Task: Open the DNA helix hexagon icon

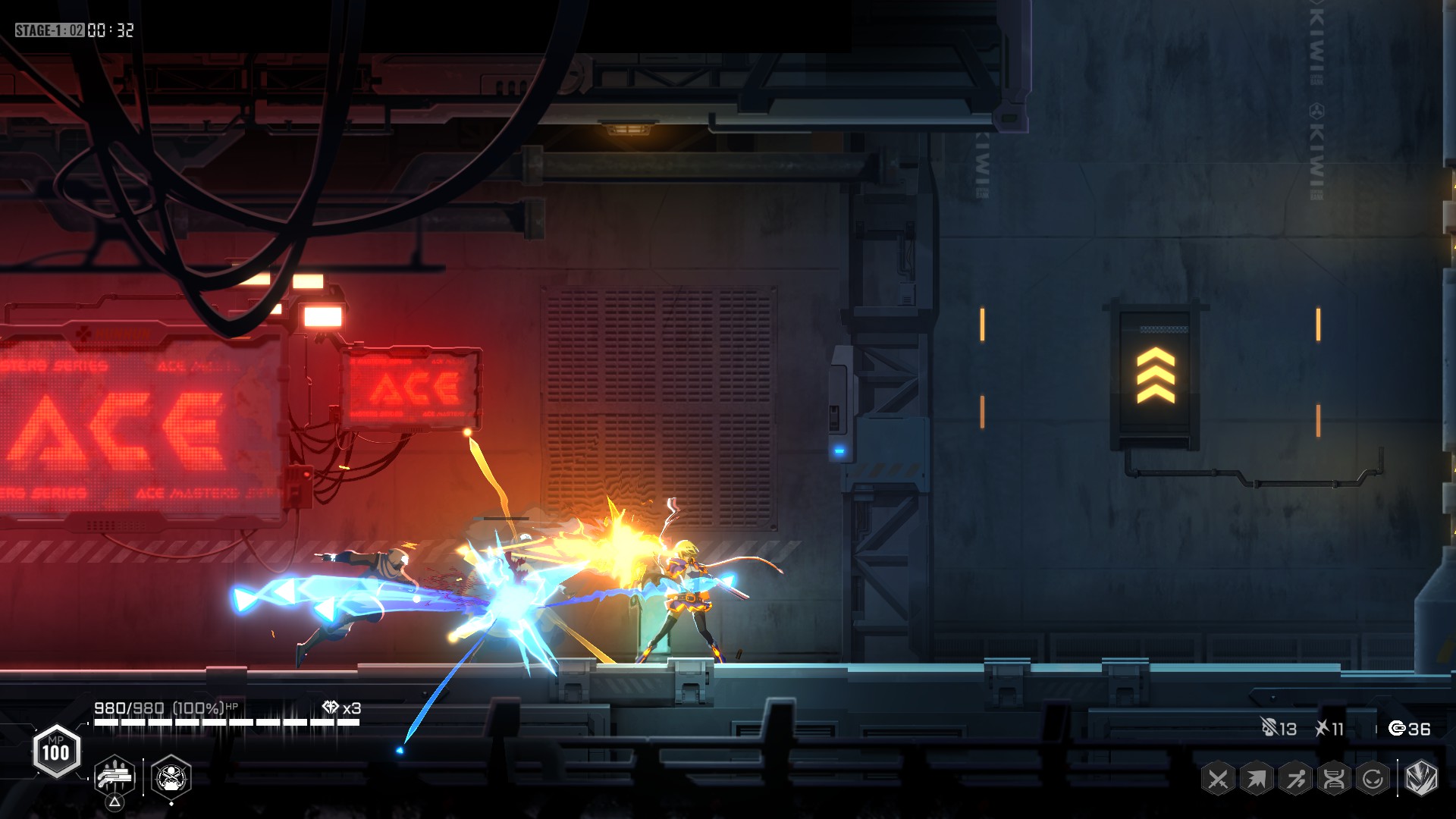Action: [1334, 779]
